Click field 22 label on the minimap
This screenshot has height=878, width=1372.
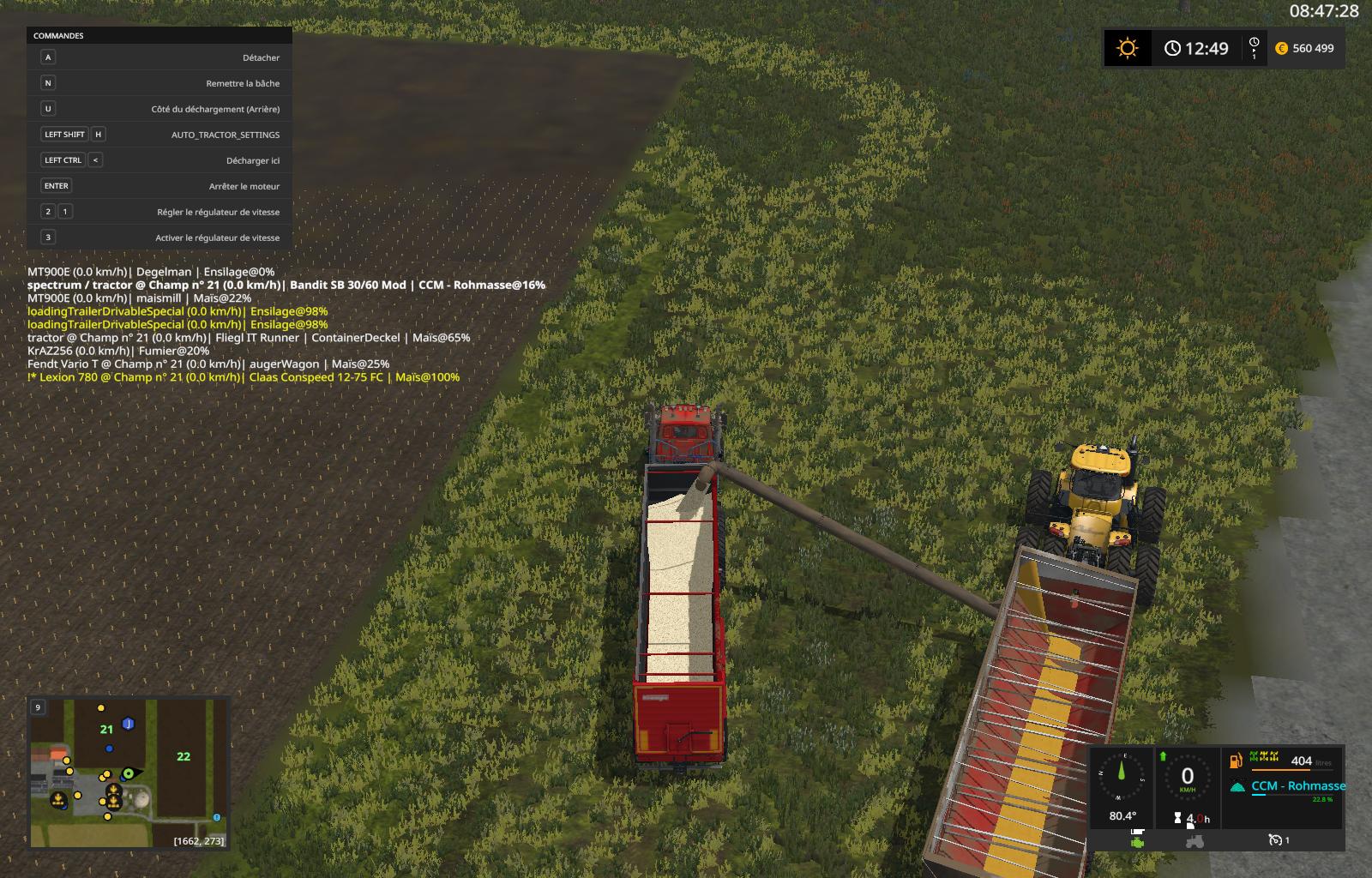point(184,756)
